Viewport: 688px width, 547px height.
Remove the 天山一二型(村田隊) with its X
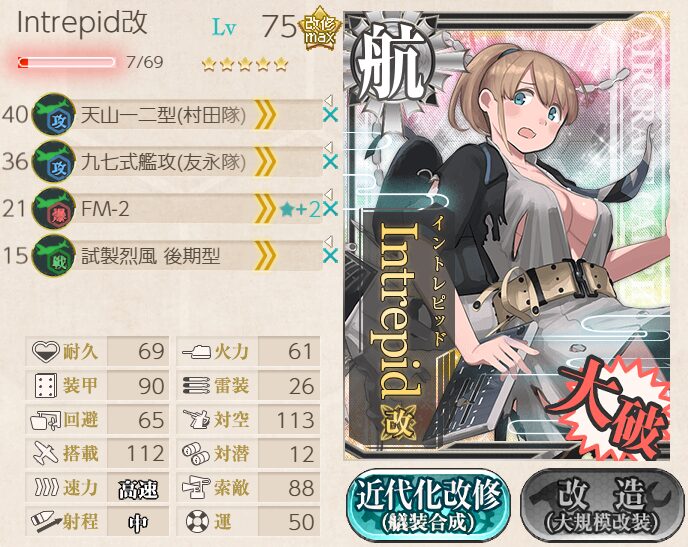point(331,116)
